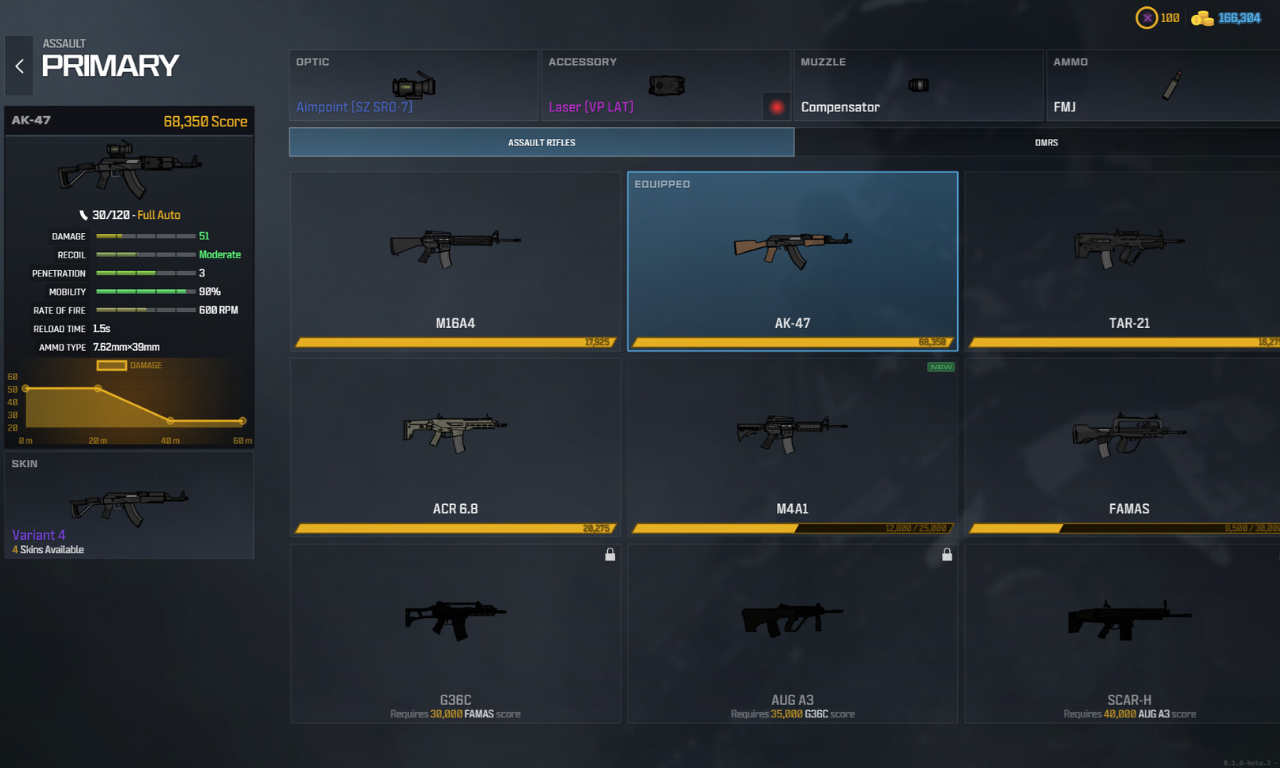Go back using the arrow button
The image size is (1280, 768).
pyautogui.click(x=19, y=66)
